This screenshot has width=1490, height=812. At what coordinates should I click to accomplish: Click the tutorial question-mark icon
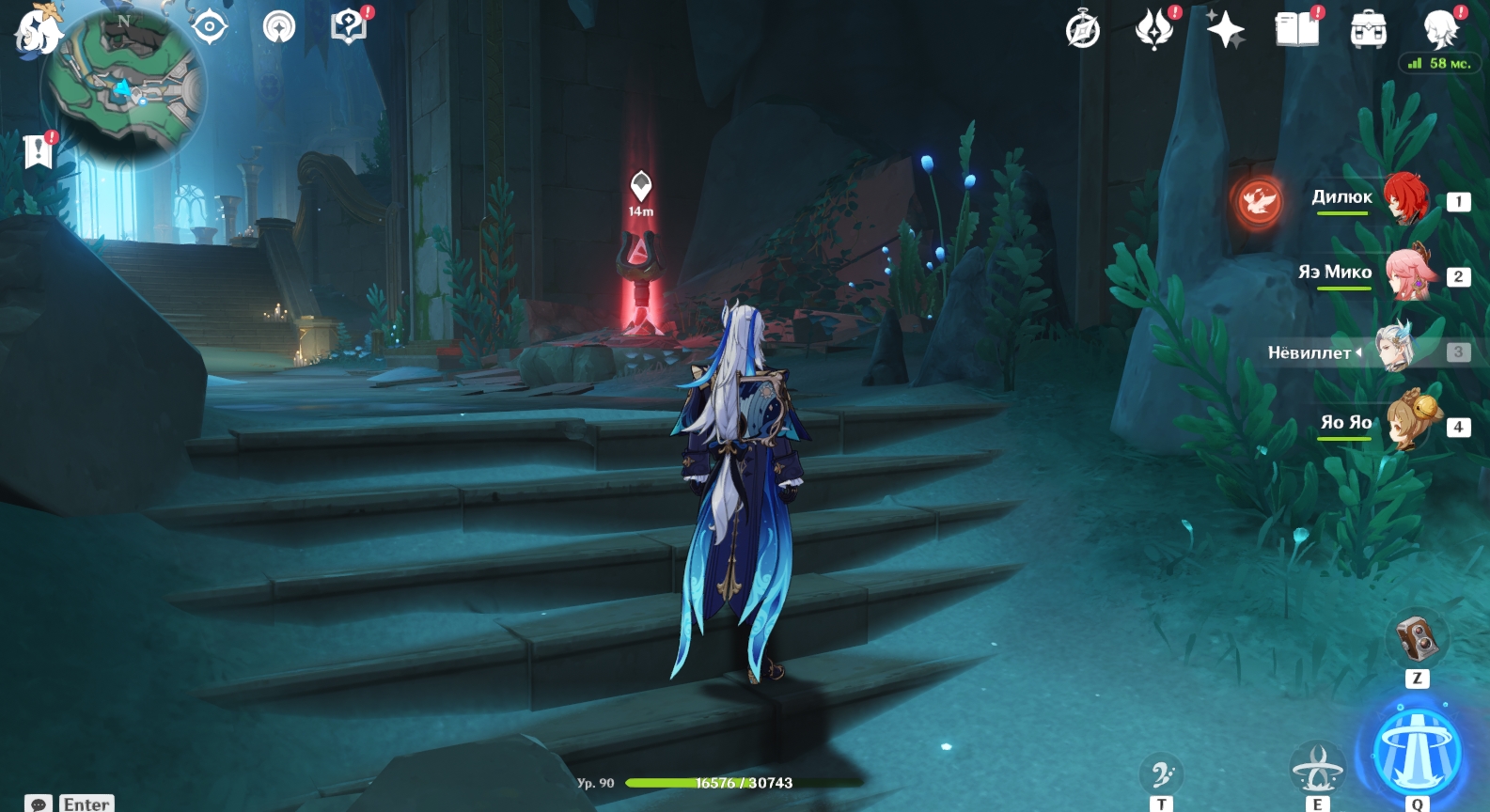click(348, 26)
